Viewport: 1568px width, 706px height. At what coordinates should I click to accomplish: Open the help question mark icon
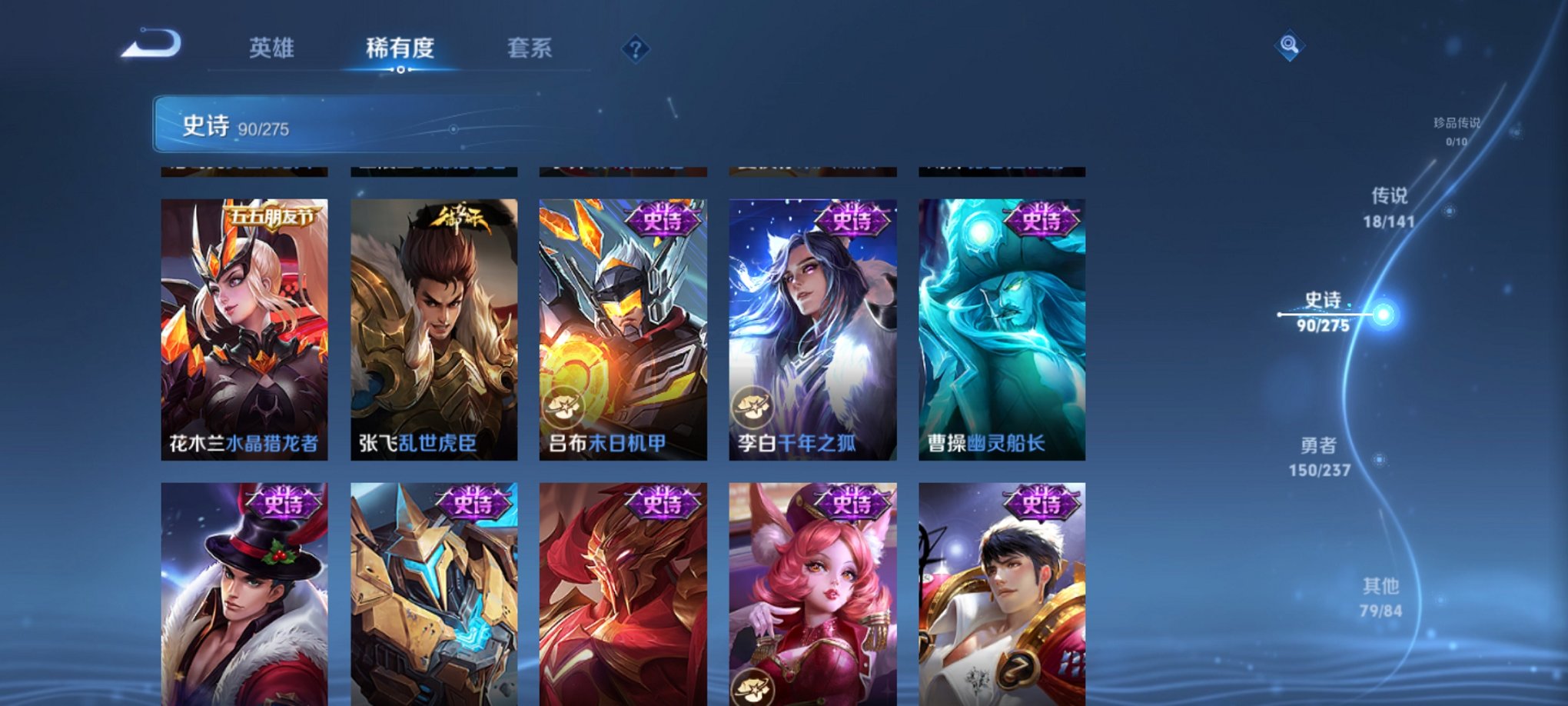click(634, 49)
